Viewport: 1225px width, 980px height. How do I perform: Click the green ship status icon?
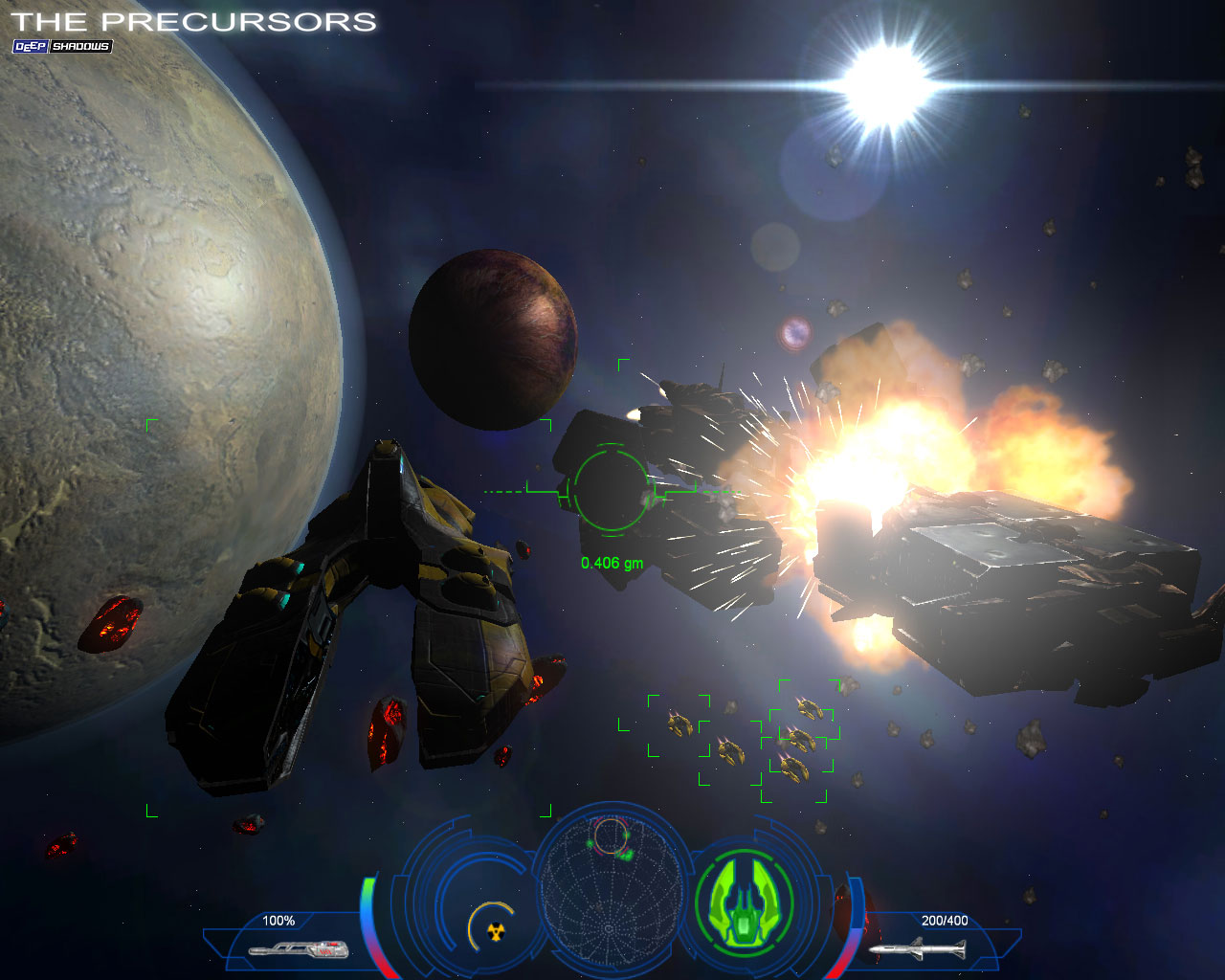pyautogui.click(x=744, y=902)
